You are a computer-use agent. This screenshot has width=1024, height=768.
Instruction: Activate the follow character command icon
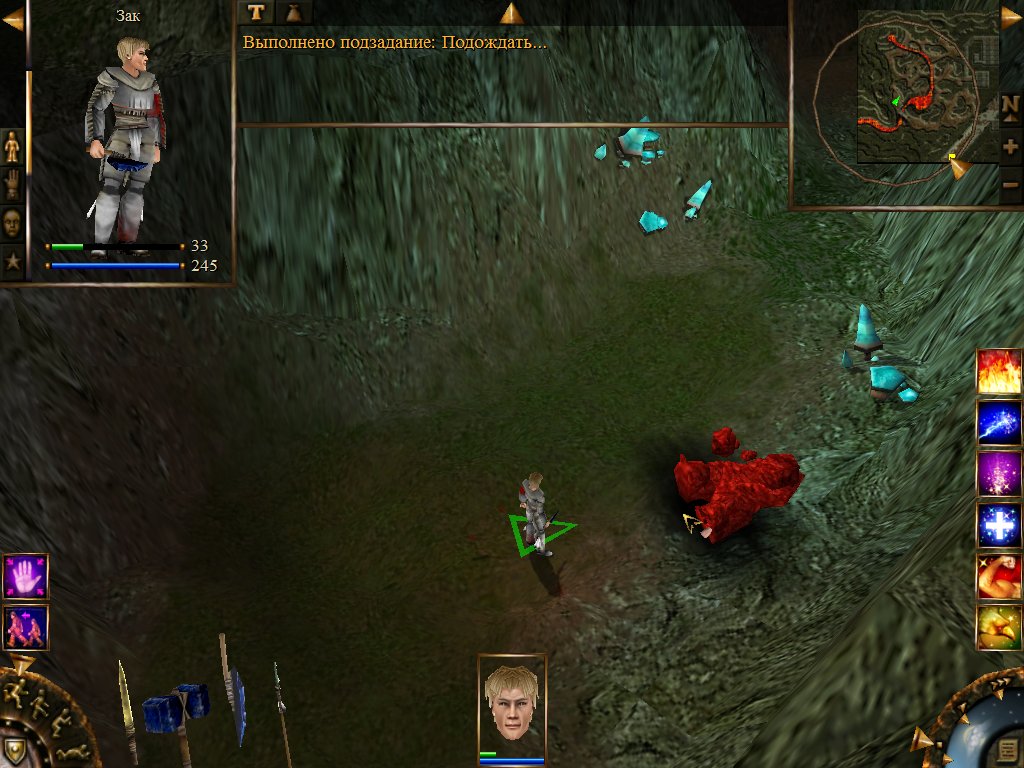coord(25,627)
